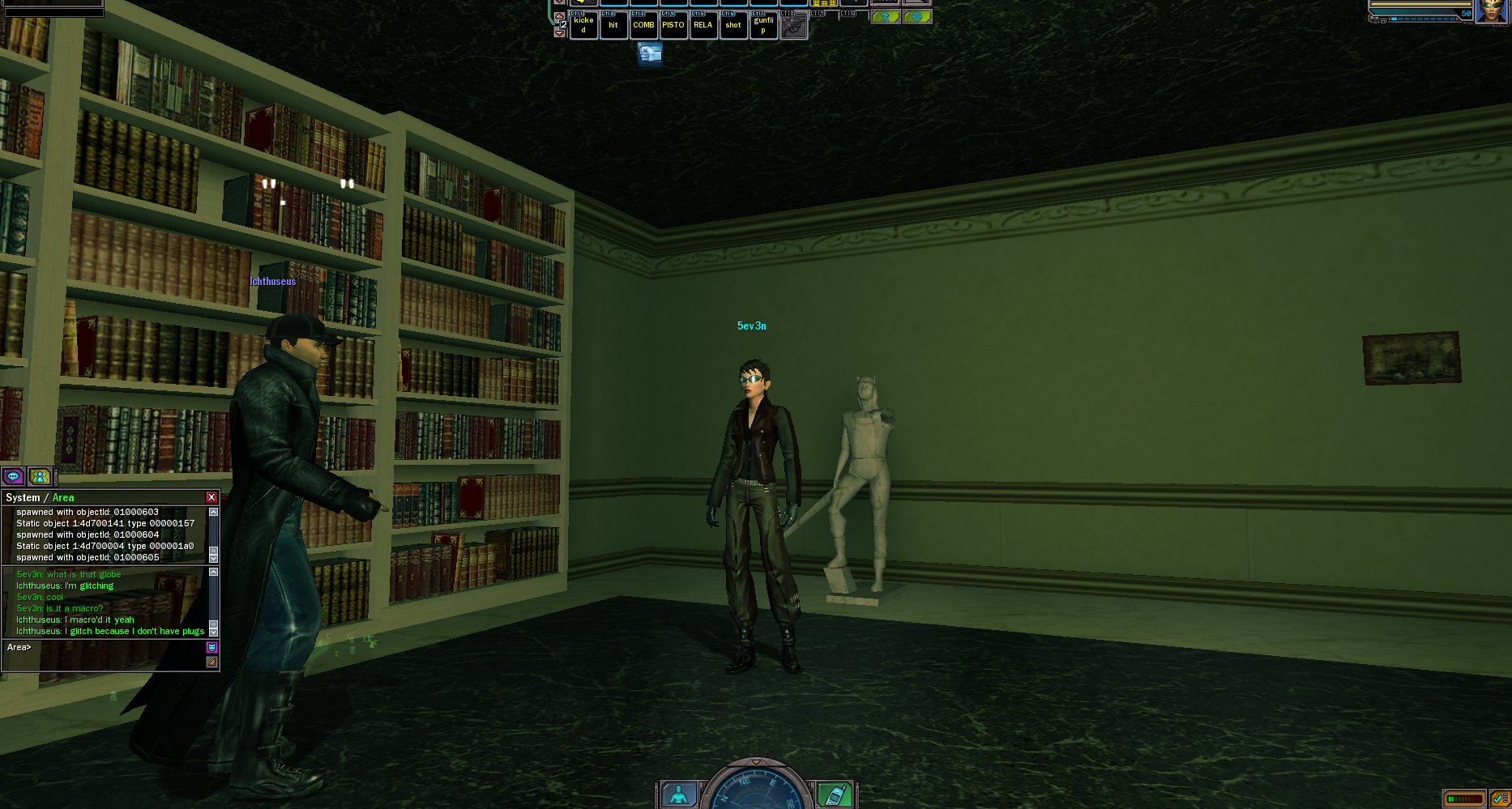Activate the RELA hotbar macro
Viewport: 1512px width, 809px height.
click(x=703, y=25)
